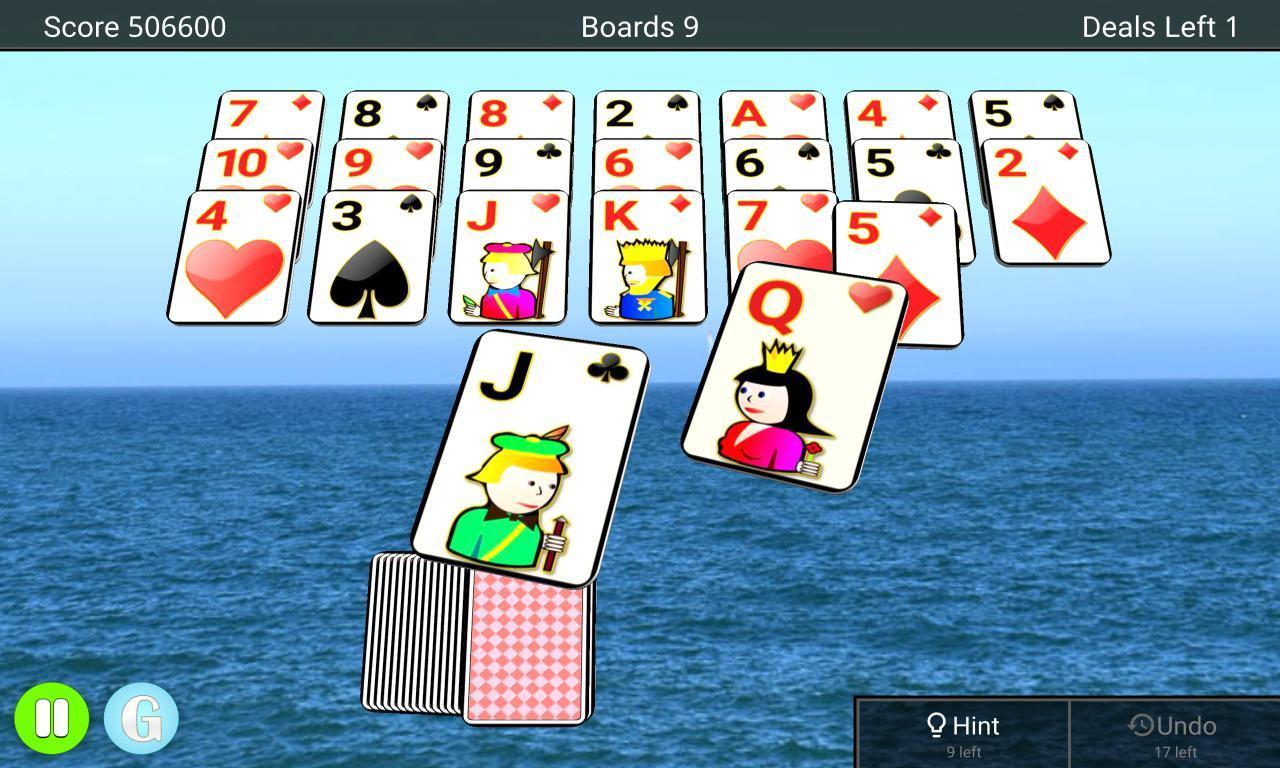Select the light blue G icon

click(140, 716)
